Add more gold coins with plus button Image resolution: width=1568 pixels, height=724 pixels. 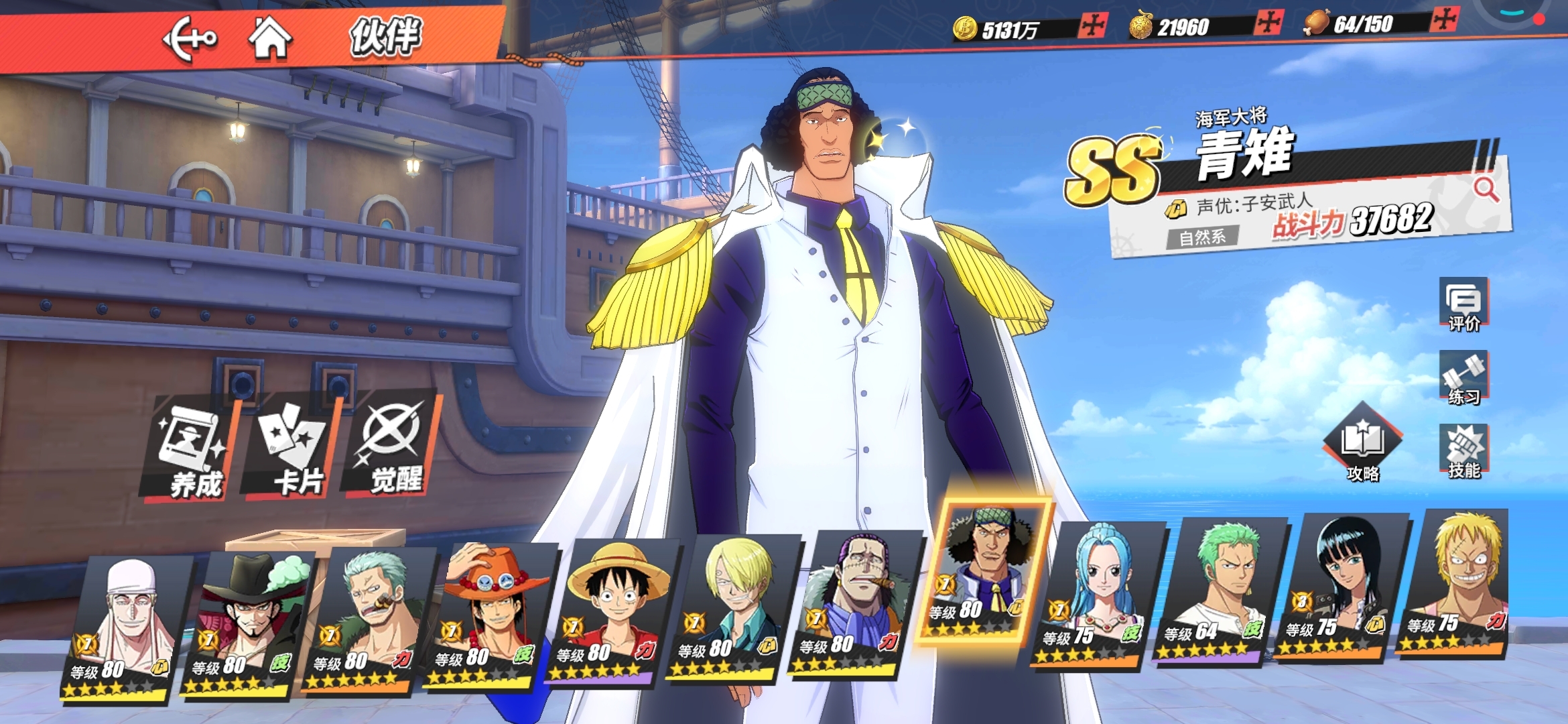coord(1092,26)
